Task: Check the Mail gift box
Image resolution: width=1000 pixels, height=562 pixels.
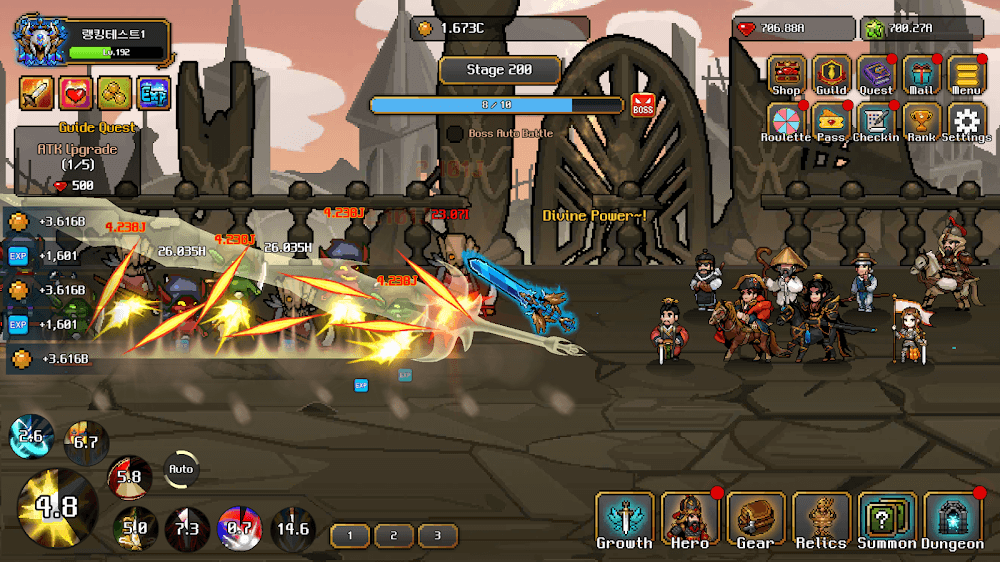Action: (921, 76)
